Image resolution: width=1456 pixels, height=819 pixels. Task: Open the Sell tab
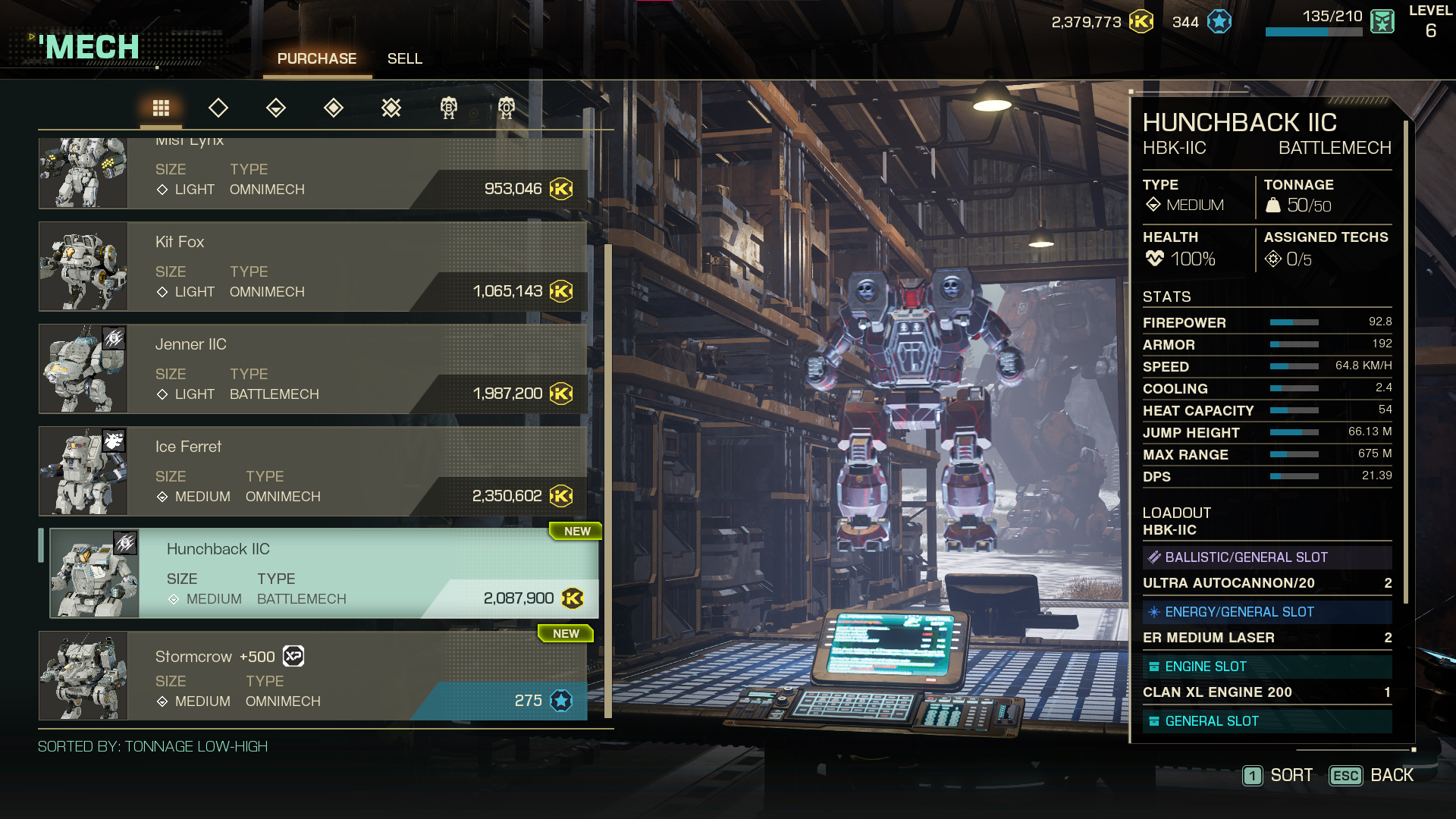pos(404,59)
